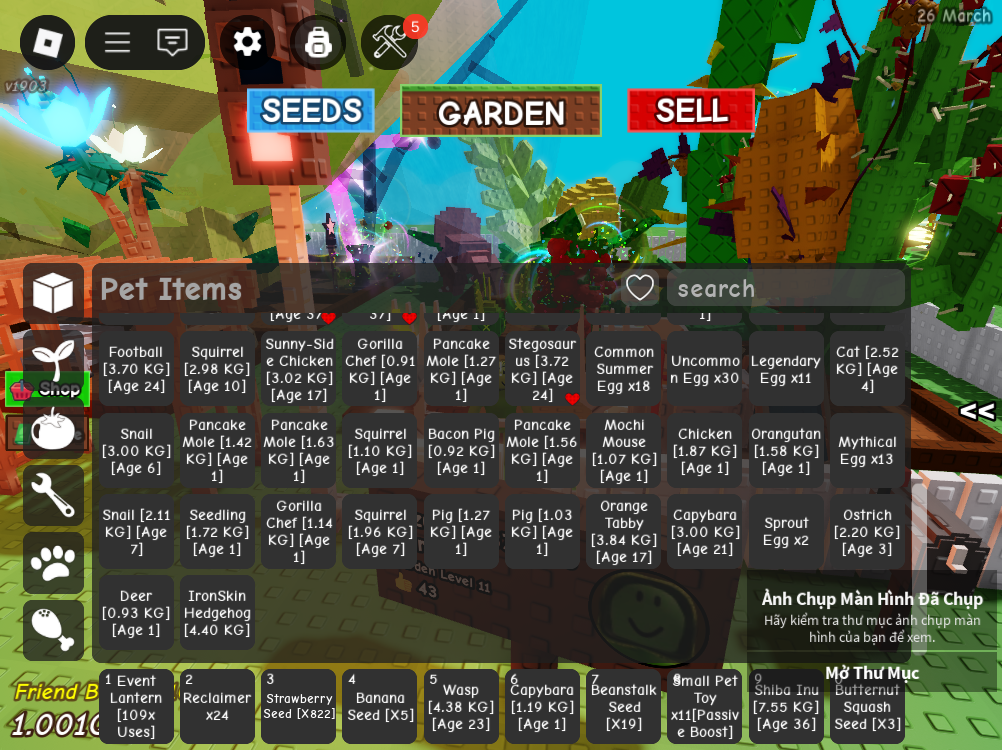Go to the GARDEN button
This screenshot has width=1002, height=750.
click(500, 112)
